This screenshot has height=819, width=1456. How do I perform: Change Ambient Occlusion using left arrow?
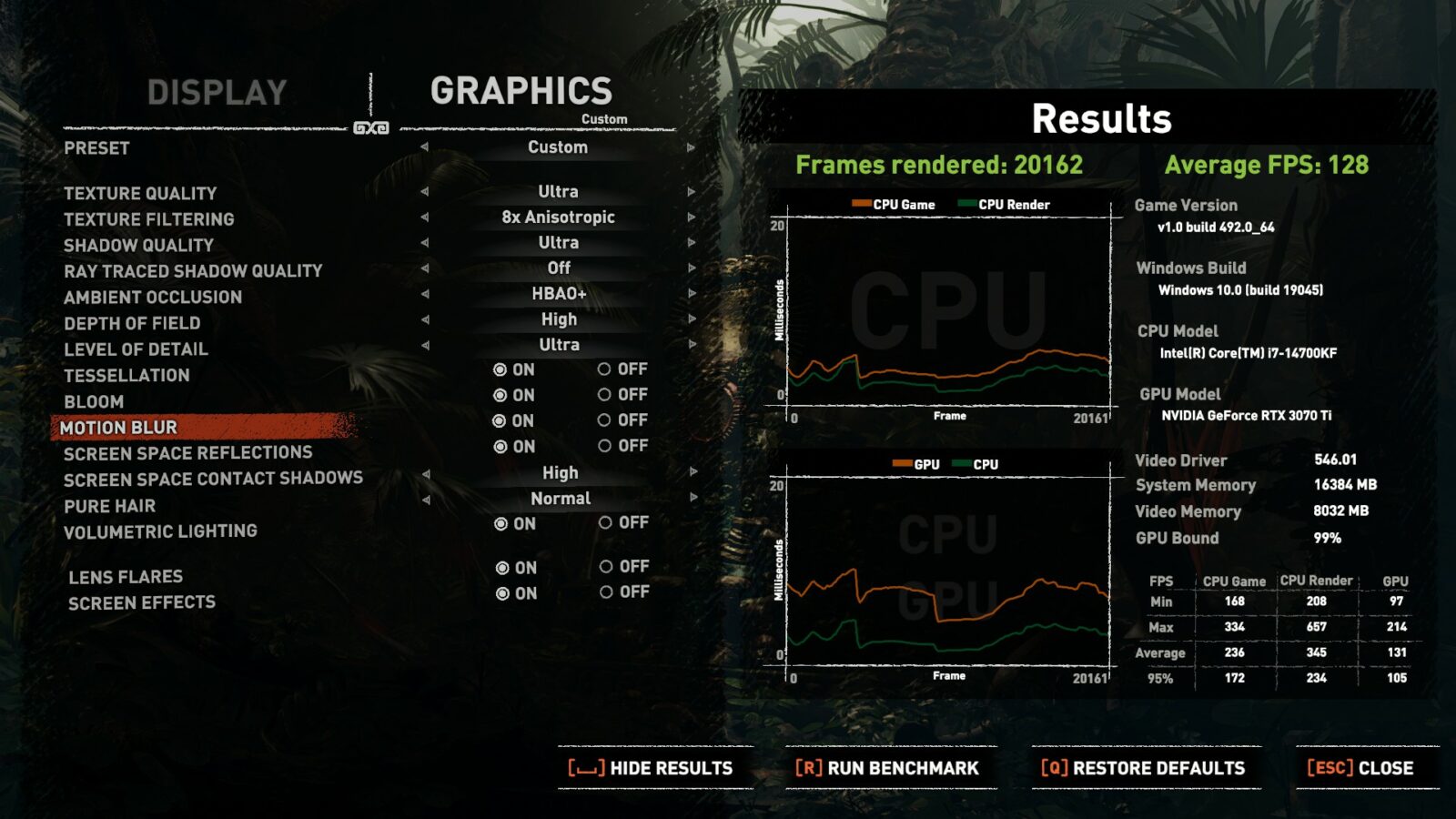[x=425, y=294]
